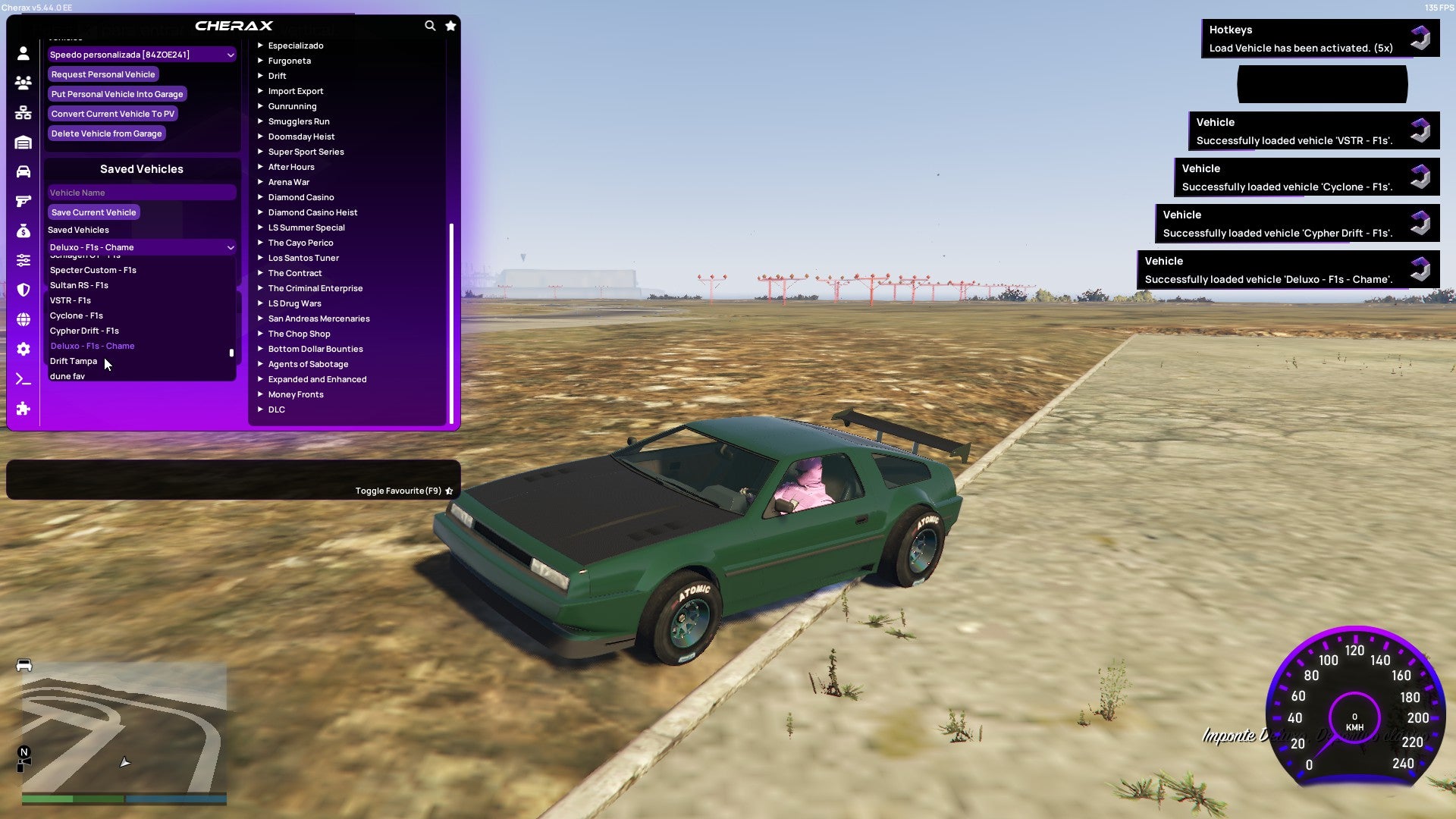This screenshot has height=819, width=1456.
Task: Save the current vehicle
Action: coord(93,212)
